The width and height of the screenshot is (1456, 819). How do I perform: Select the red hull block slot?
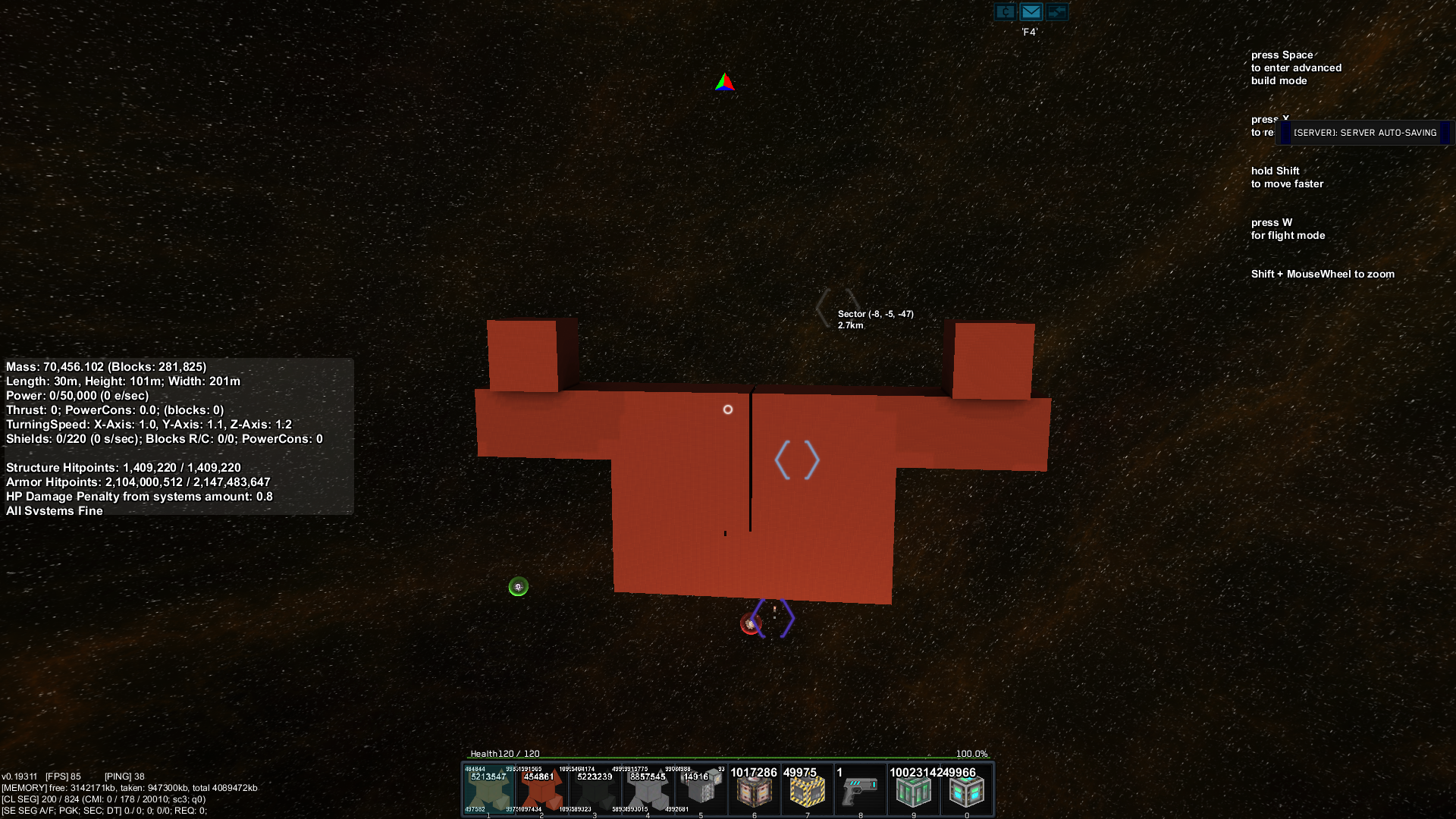coord(541,790)
